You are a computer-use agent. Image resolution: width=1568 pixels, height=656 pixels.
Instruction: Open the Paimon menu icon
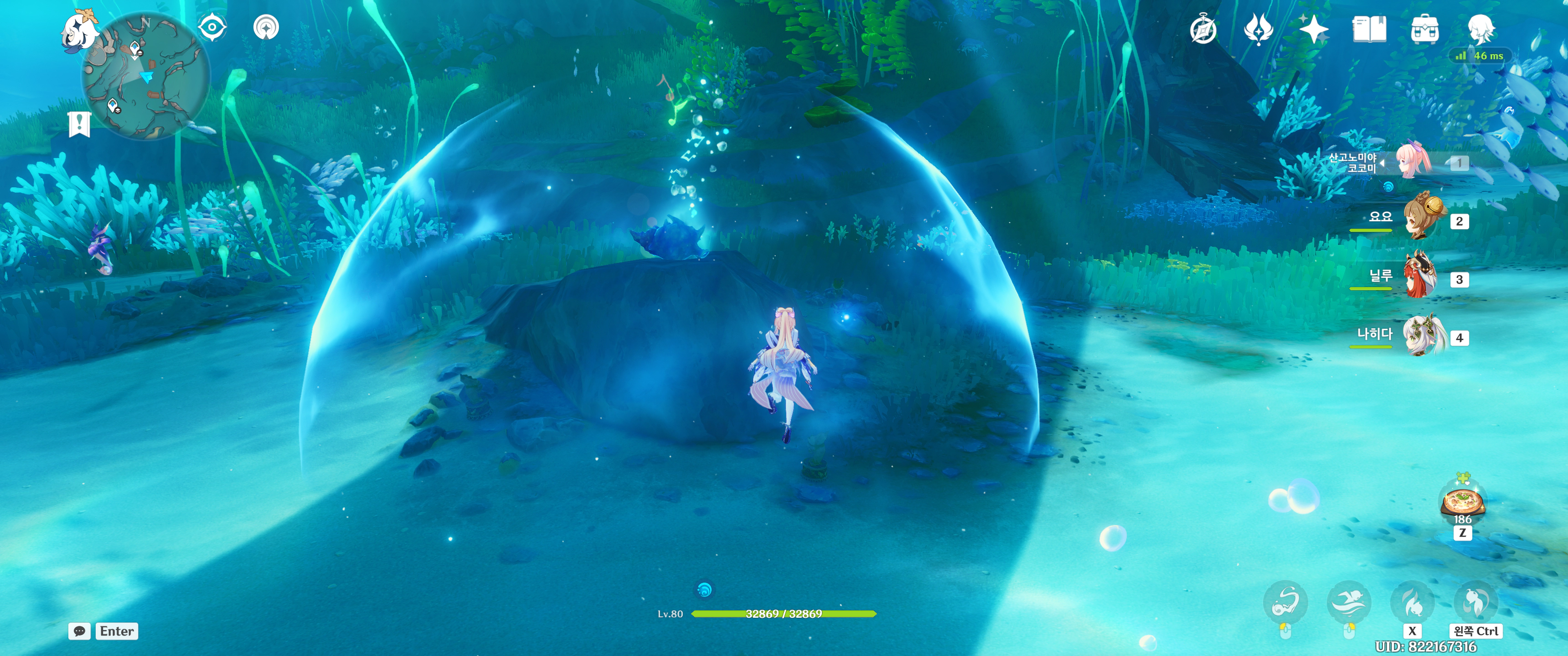pyautogui.click(x=80, y=31)
